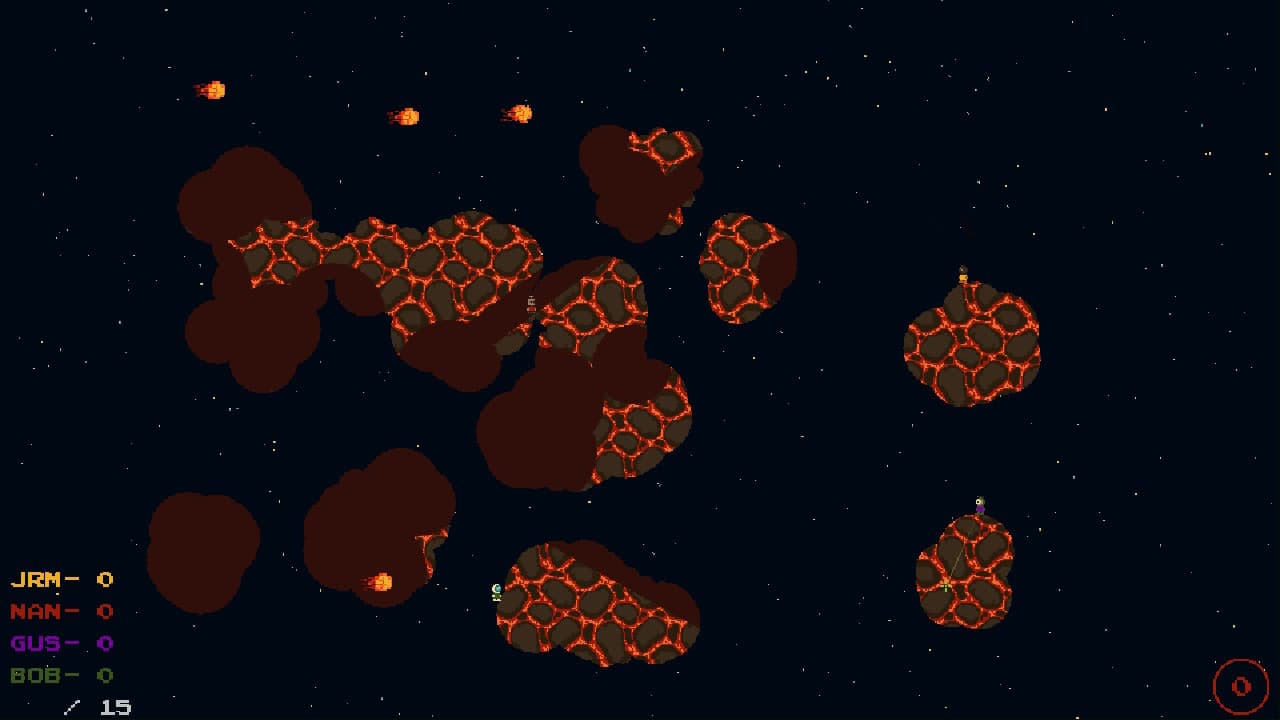Click the fireball beside the bottom-left asteroid
1280x720 pixels.
pyautogui.click(x=383, y=584)
